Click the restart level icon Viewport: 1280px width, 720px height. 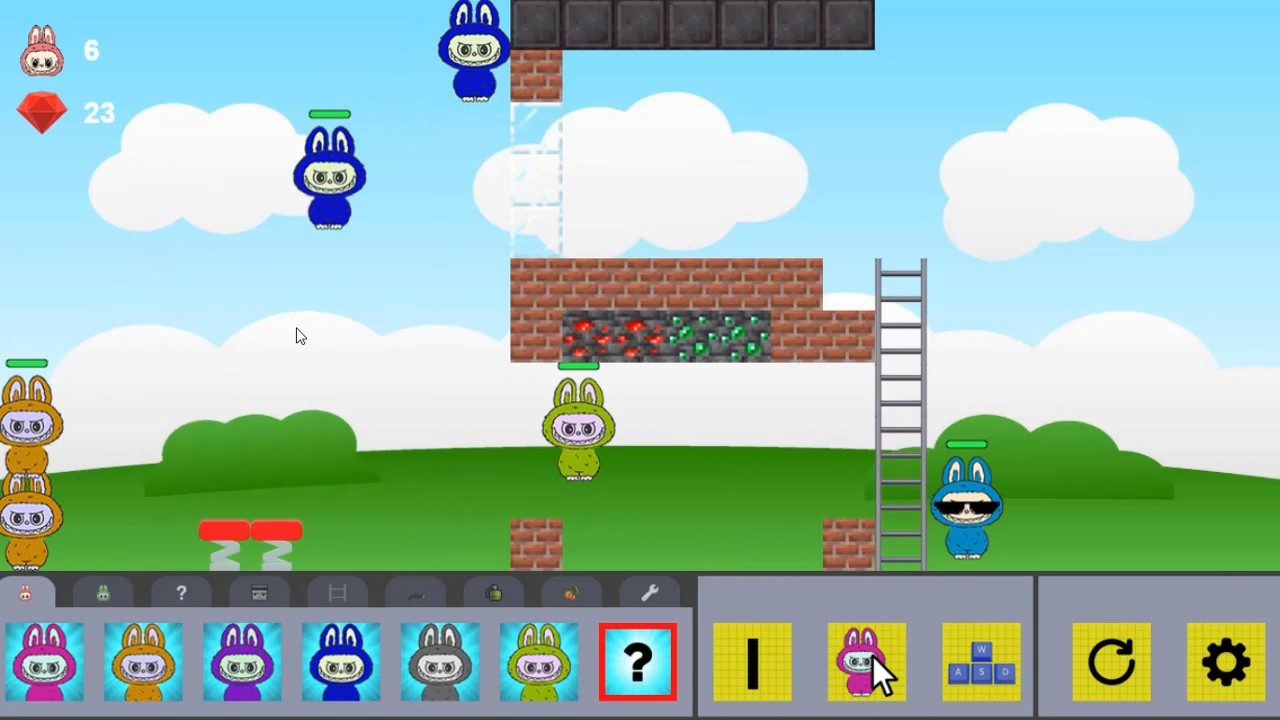(x=1113, y=661)
